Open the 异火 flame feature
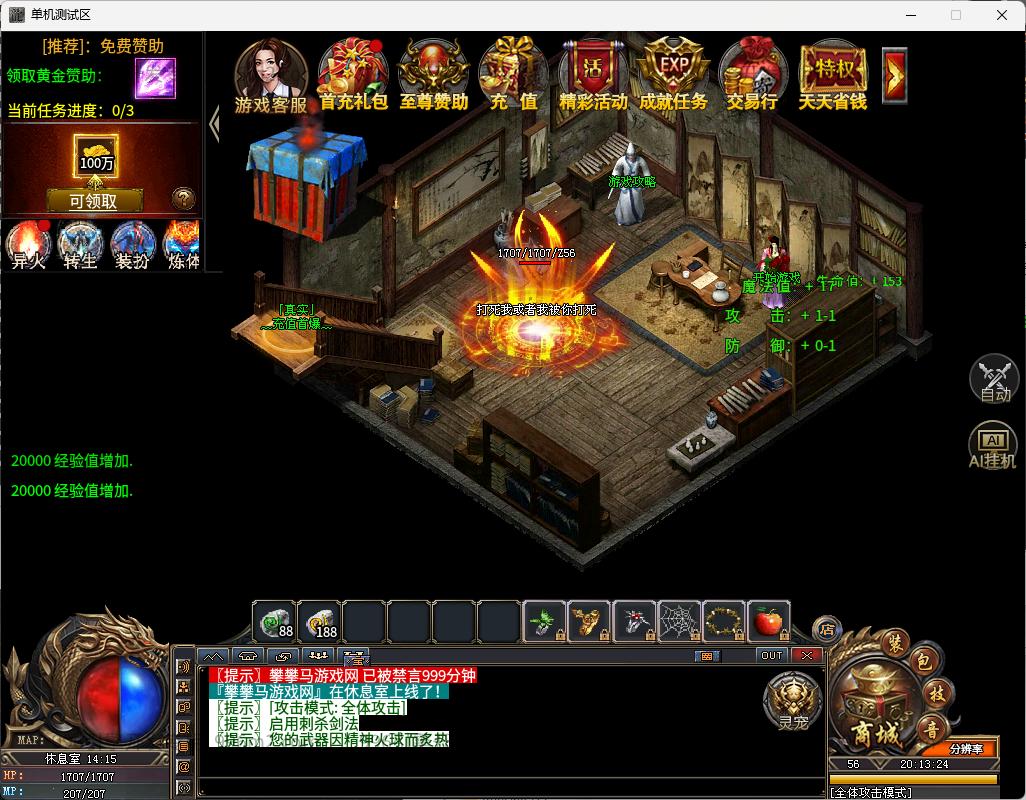This screenshot has width=1026, height=800. (28, 245)
